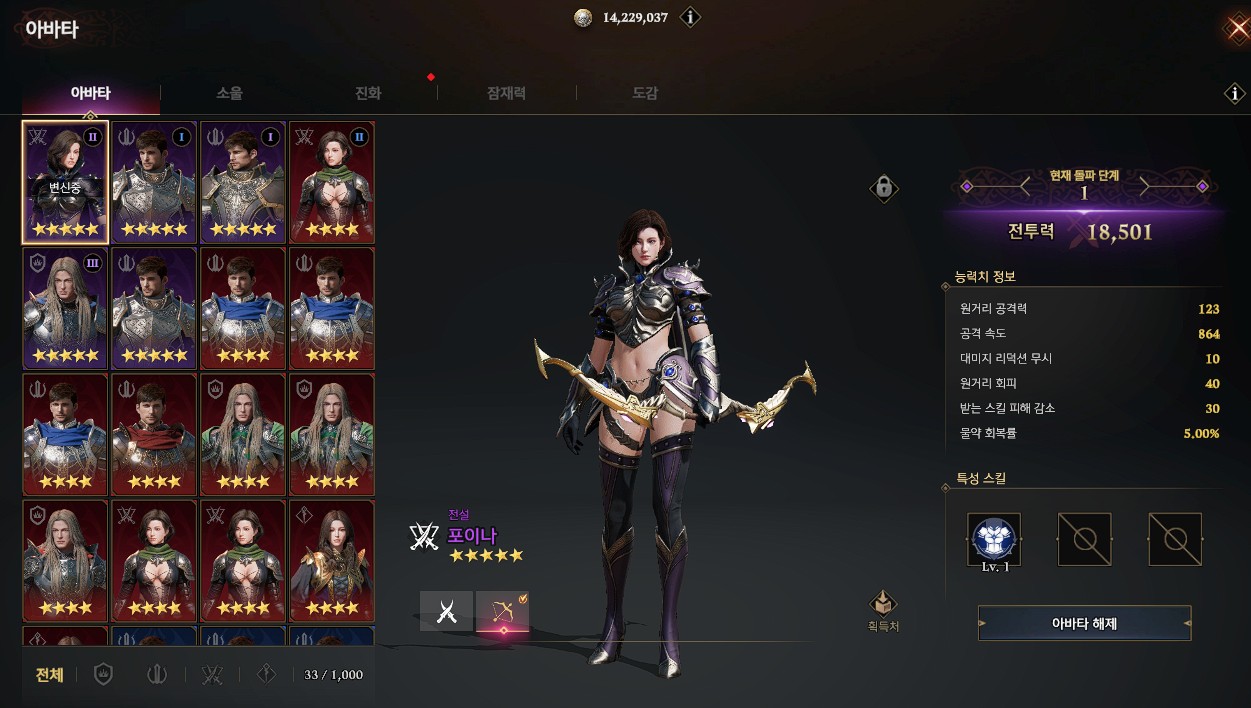The width and height of the screenshot is (1251, 708).
Task: Filter avatars by shield class icon
Action: tap(102, 675)
